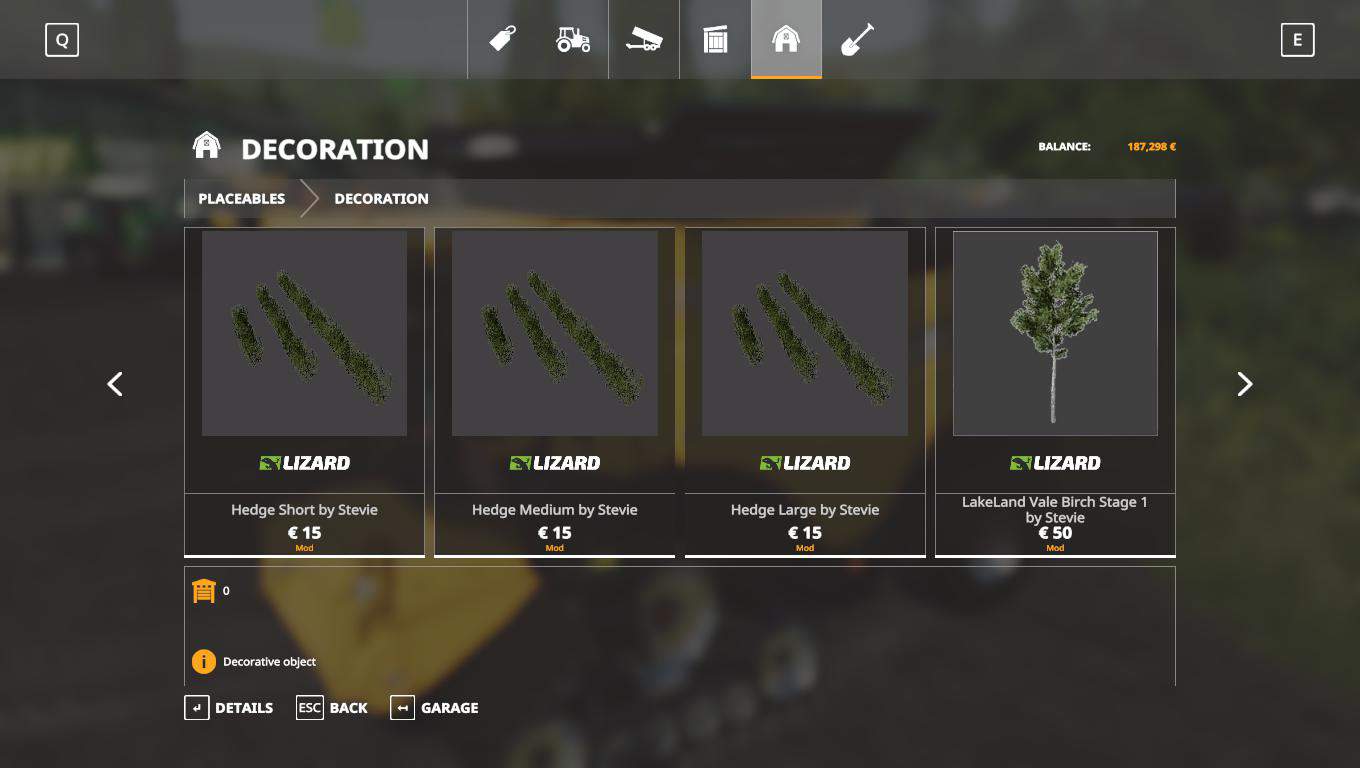Pick the Hedge Large by Stevie item
The width and height of the screenshot is (1360, 768).
pos(804,390)
